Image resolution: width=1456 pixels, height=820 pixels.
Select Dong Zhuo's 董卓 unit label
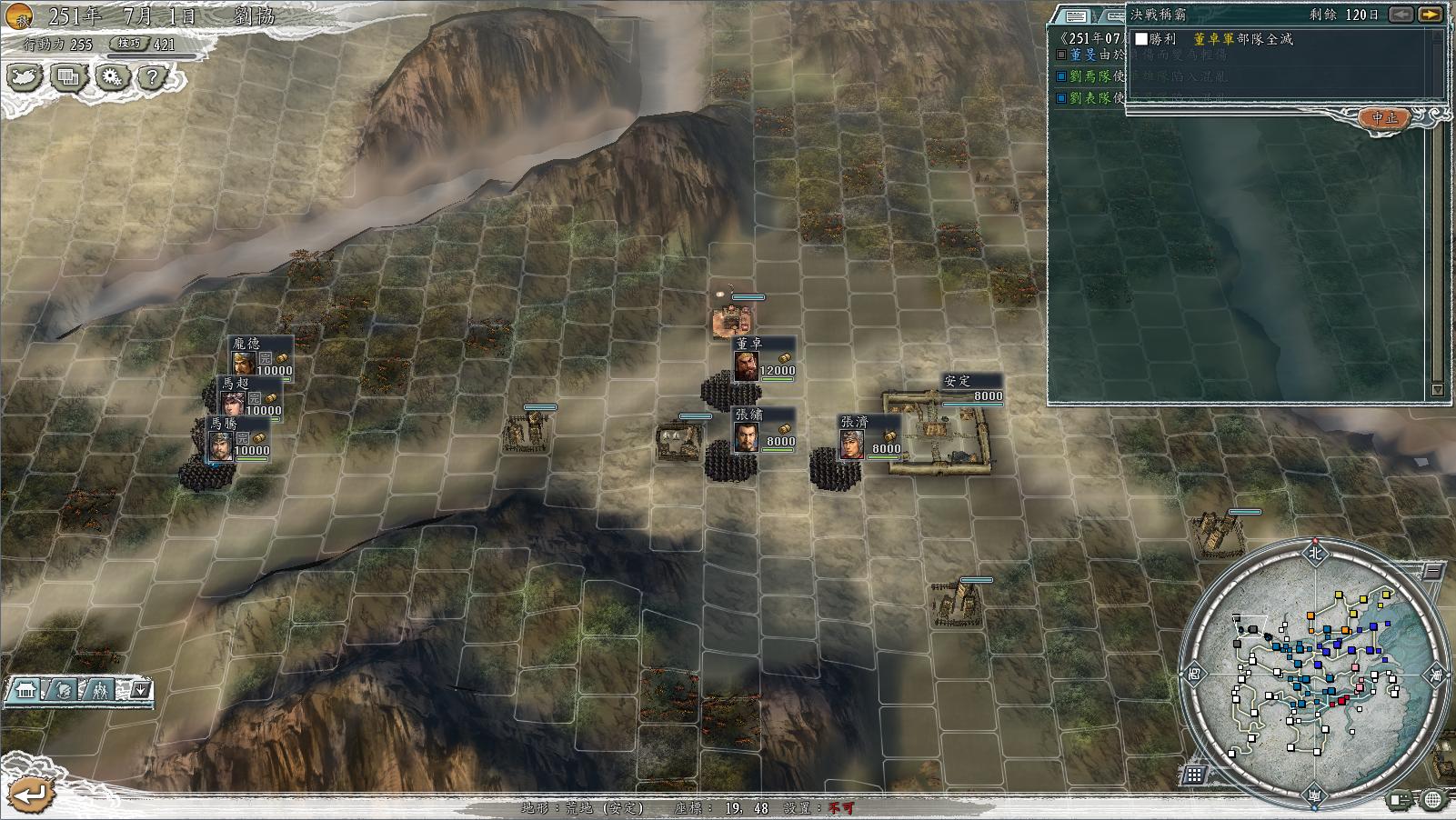[x=750, y=344]
